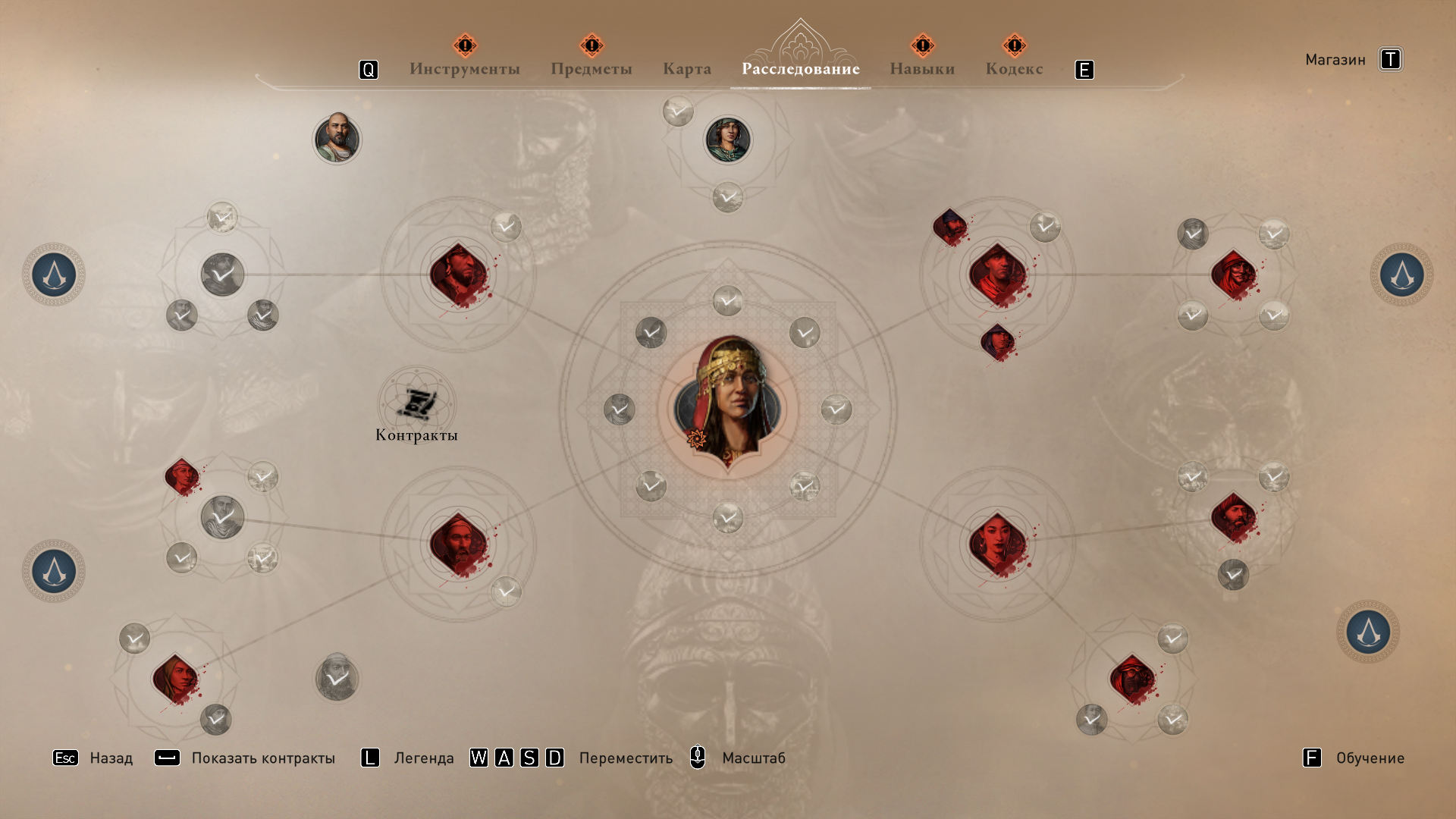The height and width of the screenshot is (819, 1456).
Task: Open the bald bearded man's portrait top left
Action: pos(337,139)
